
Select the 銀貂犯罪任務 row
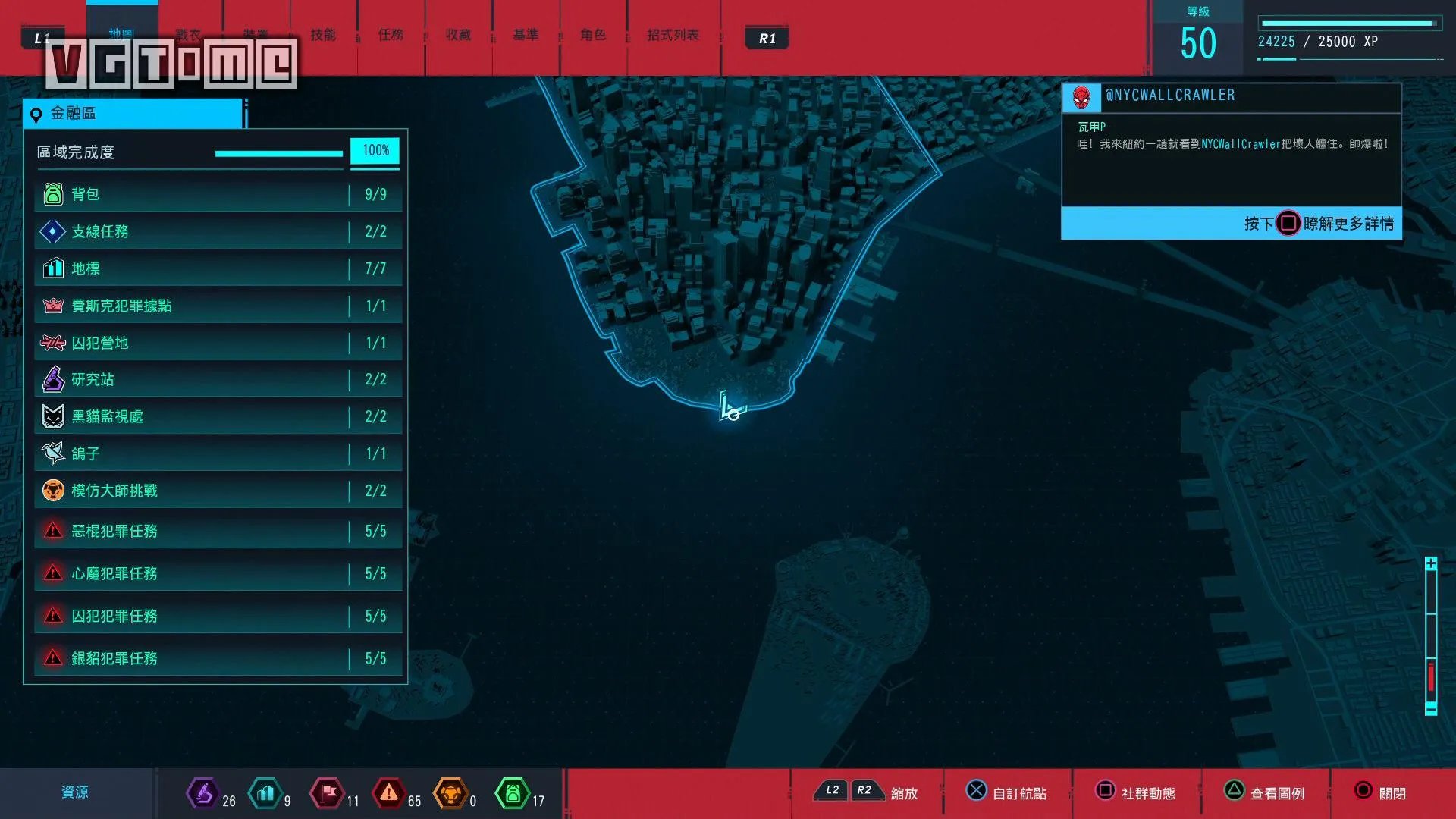pyautogui.click(x=216, y=658)
